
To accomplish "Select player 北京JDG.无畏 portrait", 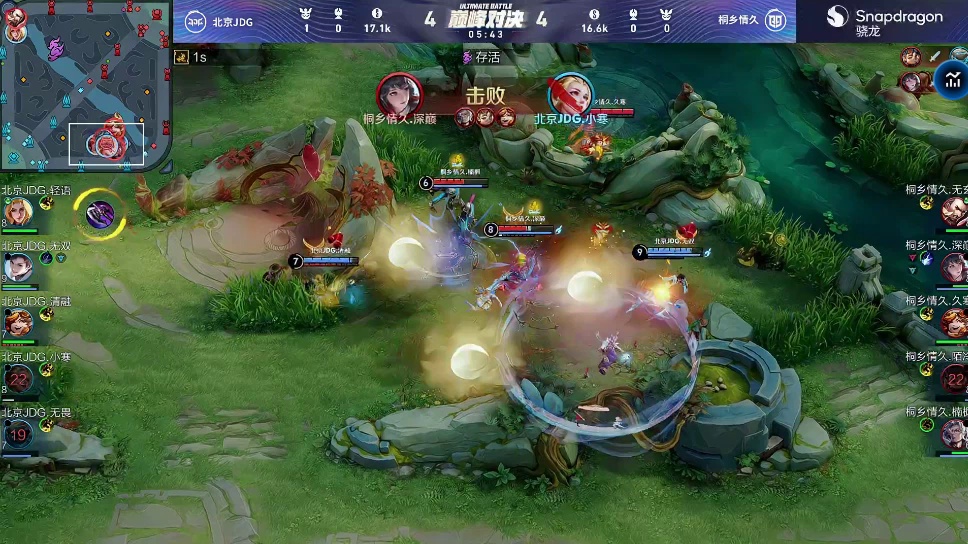I will (x=17, y=435).
